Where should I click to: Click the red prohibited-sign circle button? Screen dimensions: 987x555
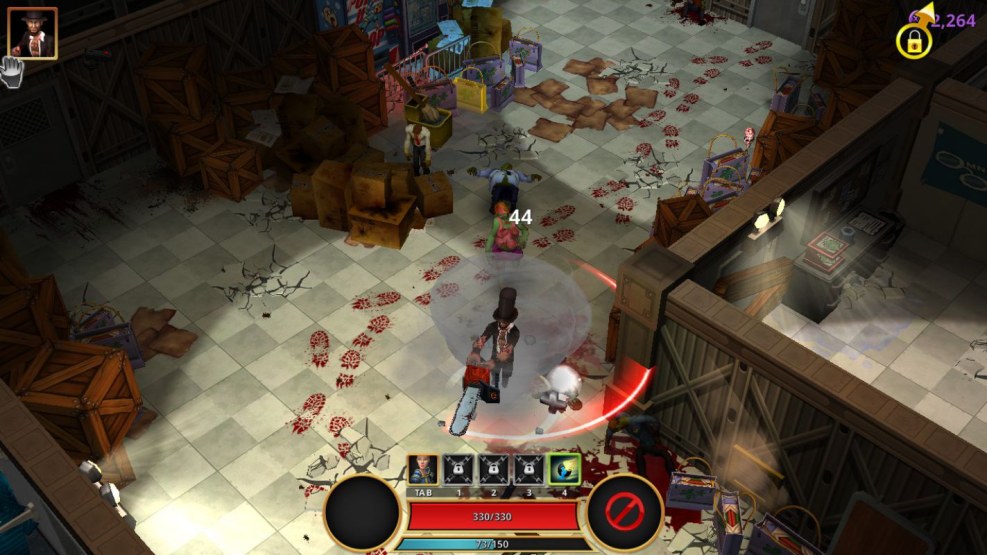(x=624, y=513)
